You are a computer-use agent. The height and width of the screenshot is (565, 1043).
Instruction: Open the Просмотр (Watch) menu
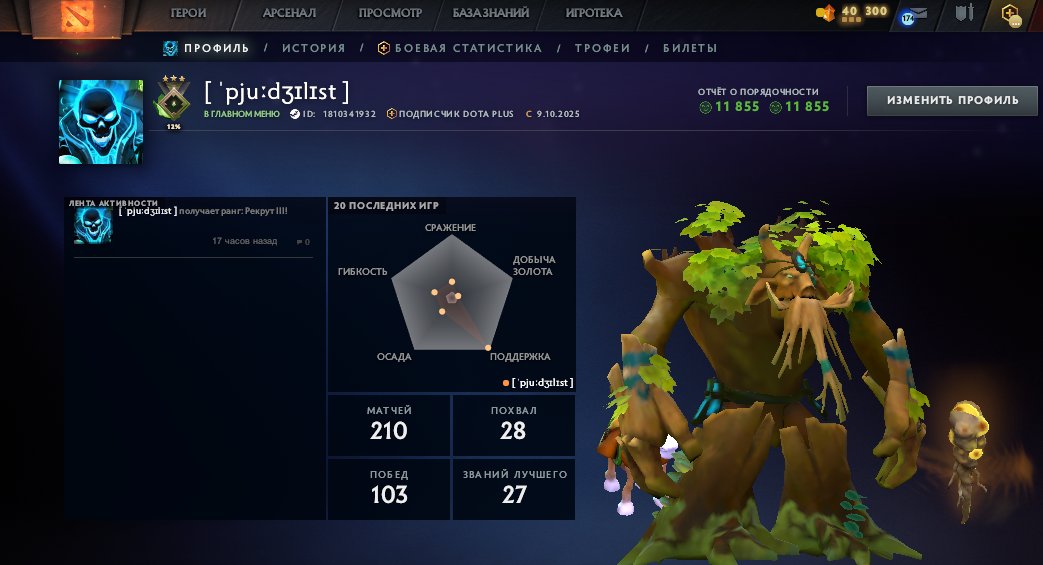point(391,13)
